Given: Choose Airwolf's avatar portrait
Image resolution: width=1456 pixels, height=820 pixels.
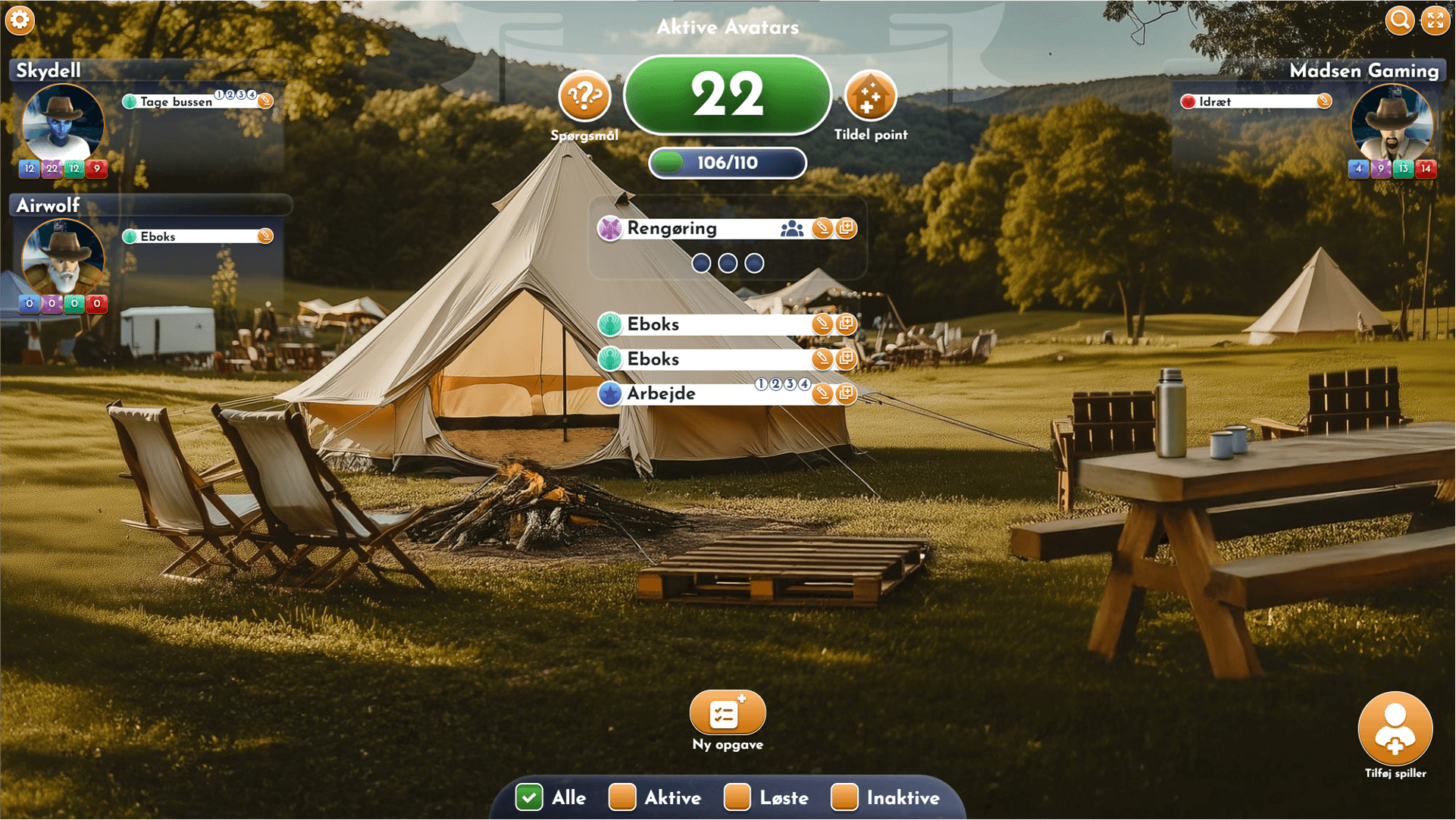Looking at the screenshot, I should 62,258.
